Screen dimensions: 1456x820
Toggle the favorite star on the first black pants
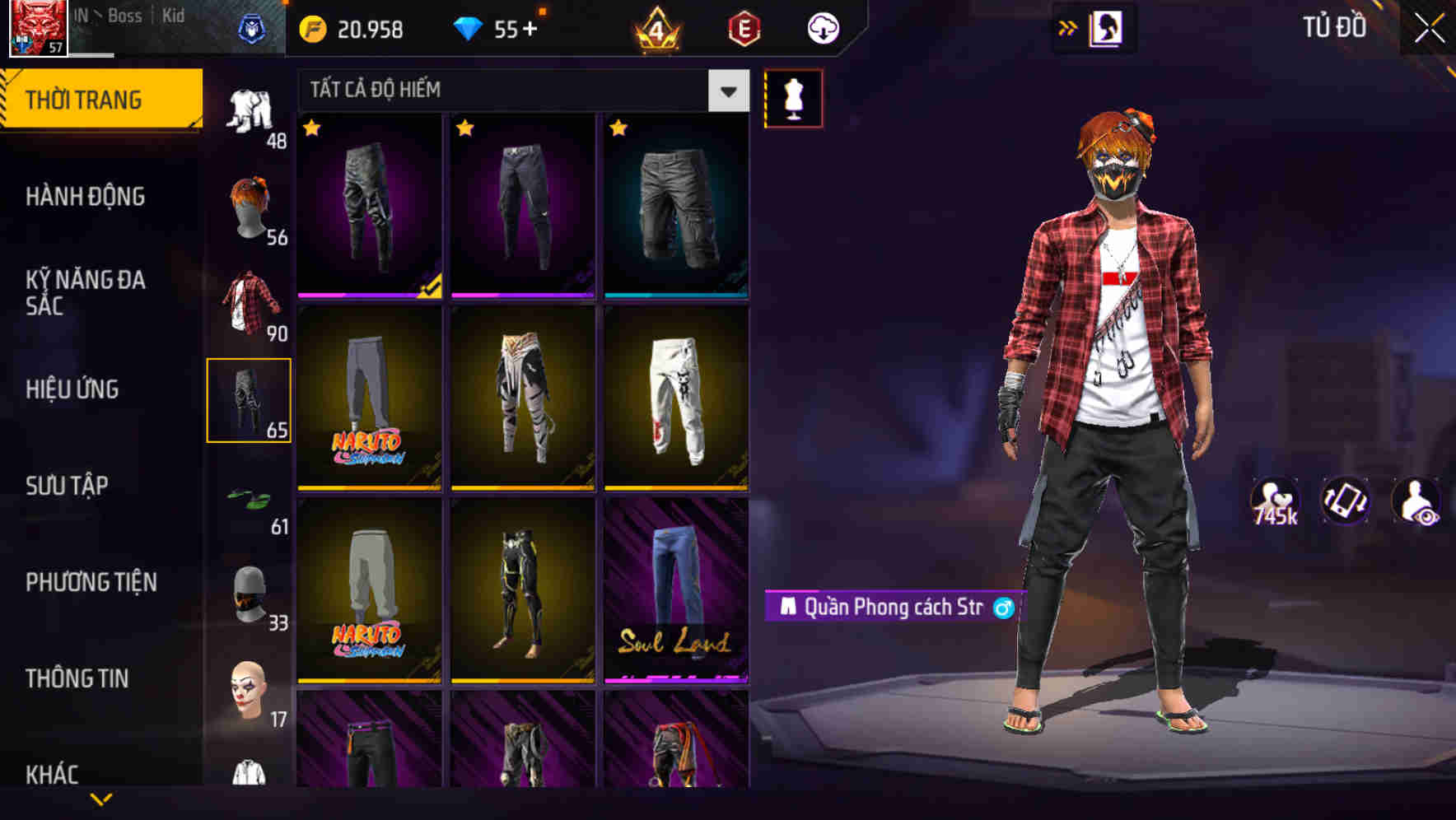tap(311, 129)
